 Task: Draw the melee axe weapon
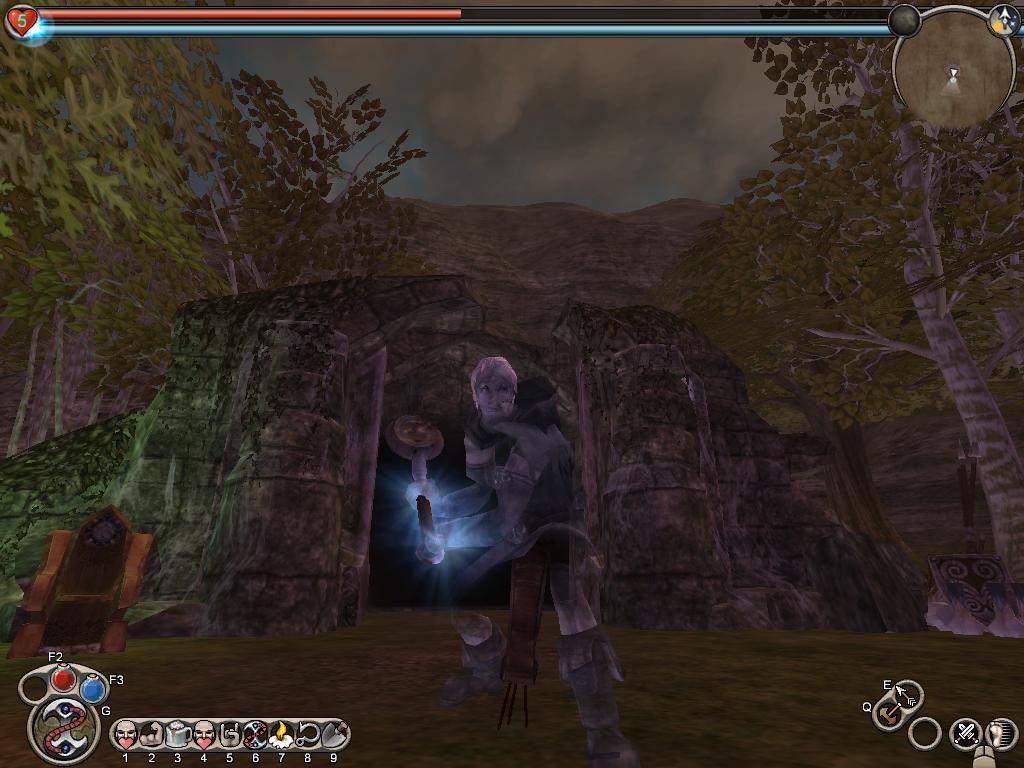coord(887,714)
